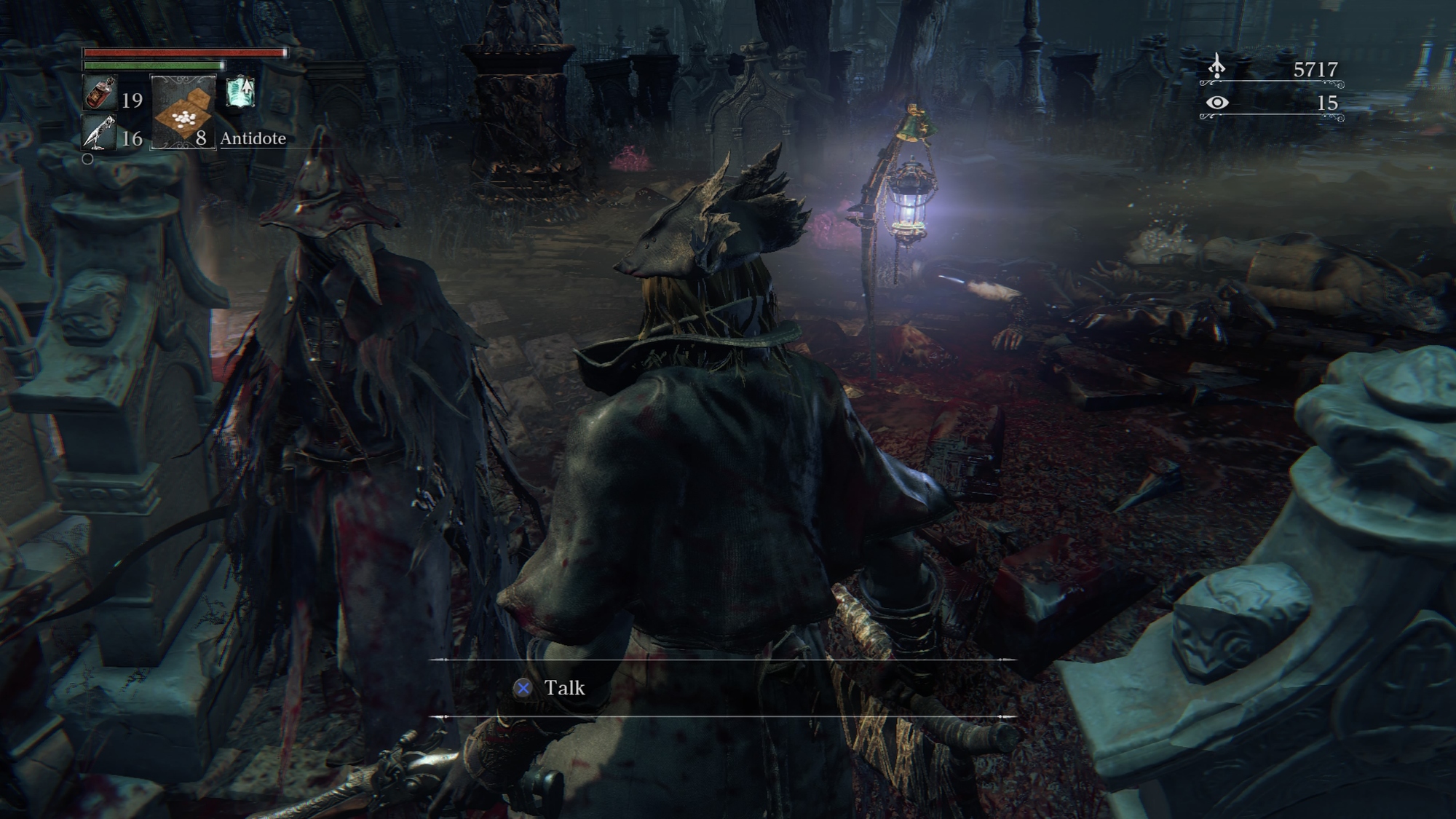Inspect the ribcage buff status icon
The width and height of the screenshot is (1456, 819).
[240, 92]
